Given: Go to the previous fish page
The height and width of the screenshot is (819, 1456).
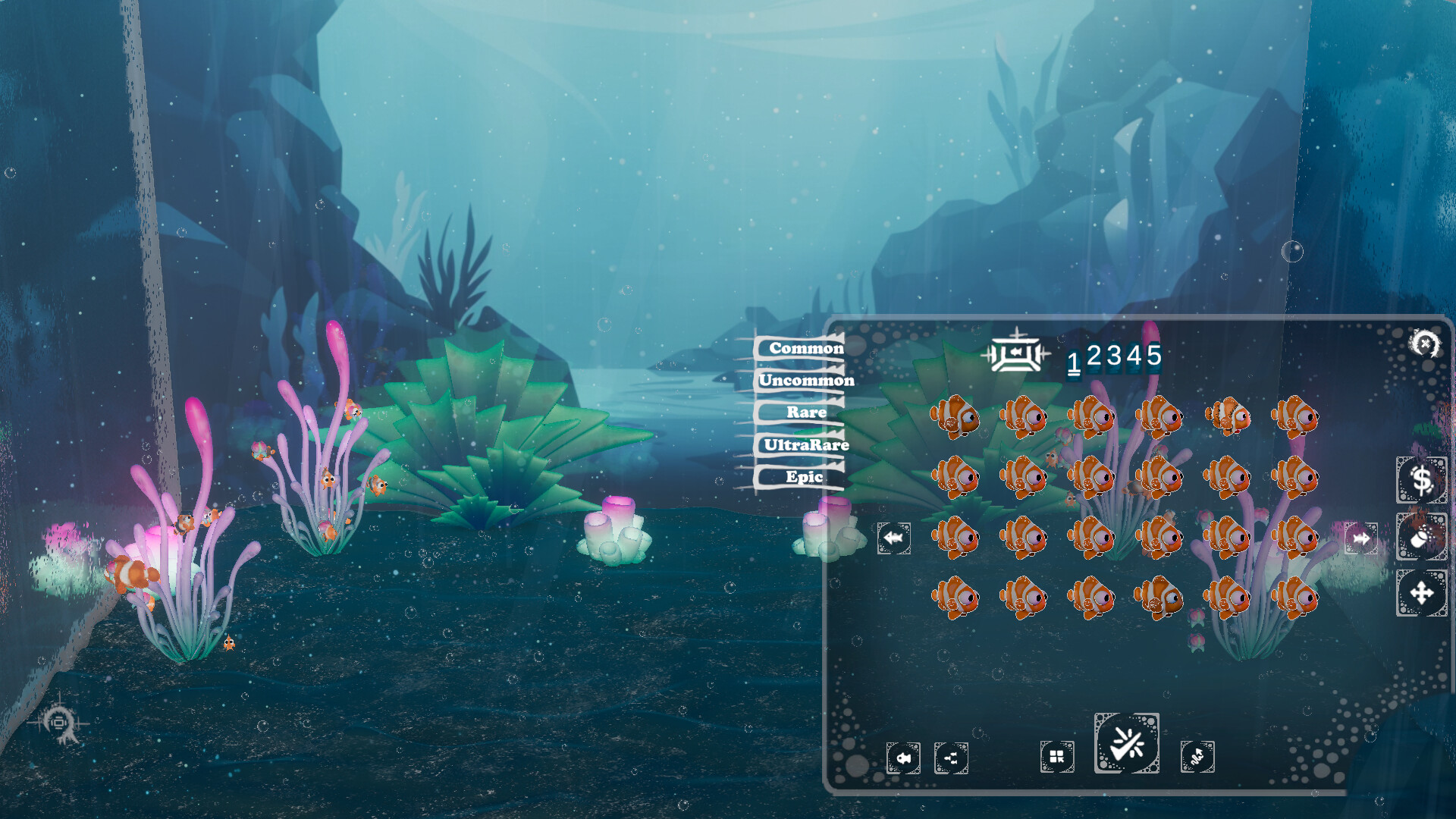Looking at the screenshot, I should click(x=894, y=538).
